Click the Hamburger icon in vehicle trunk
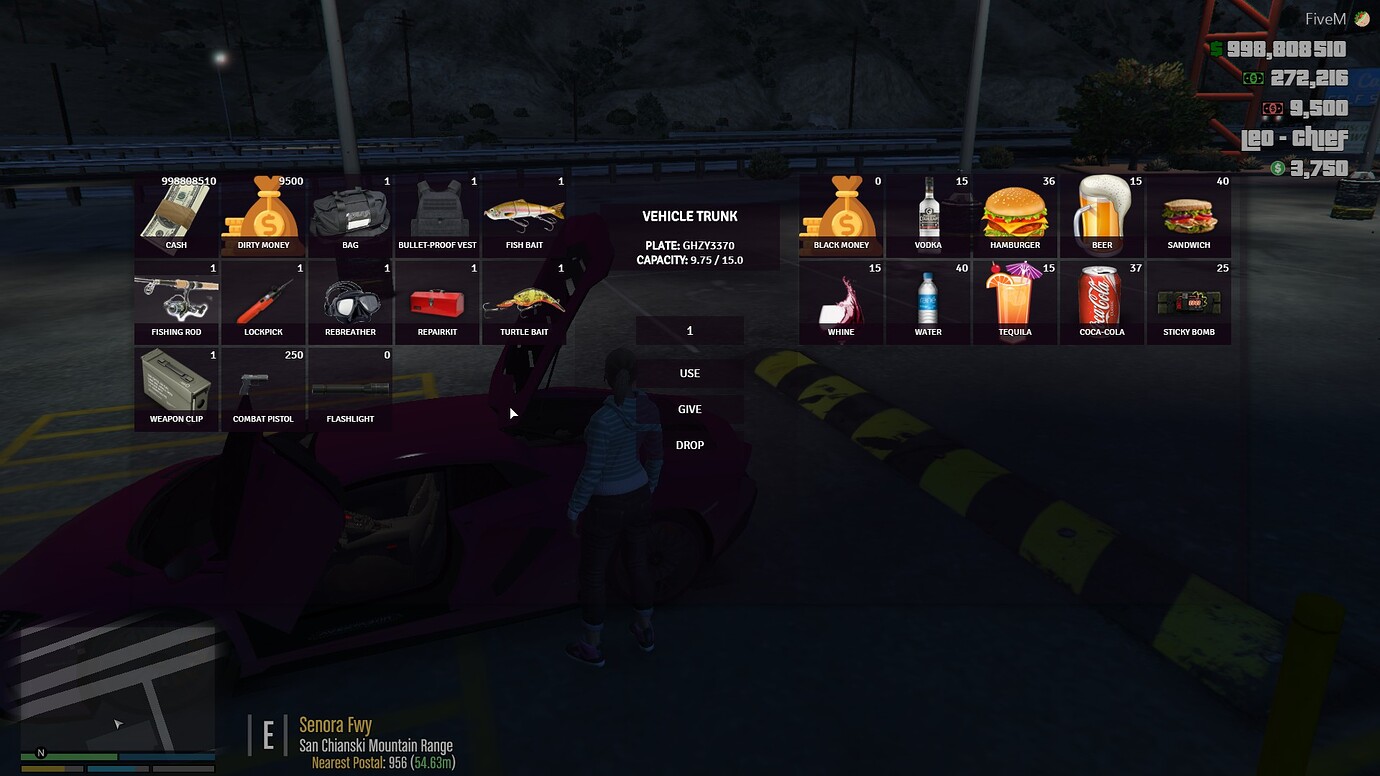Viewport: 1380px width, 776px height. [x=1015, y=212]
